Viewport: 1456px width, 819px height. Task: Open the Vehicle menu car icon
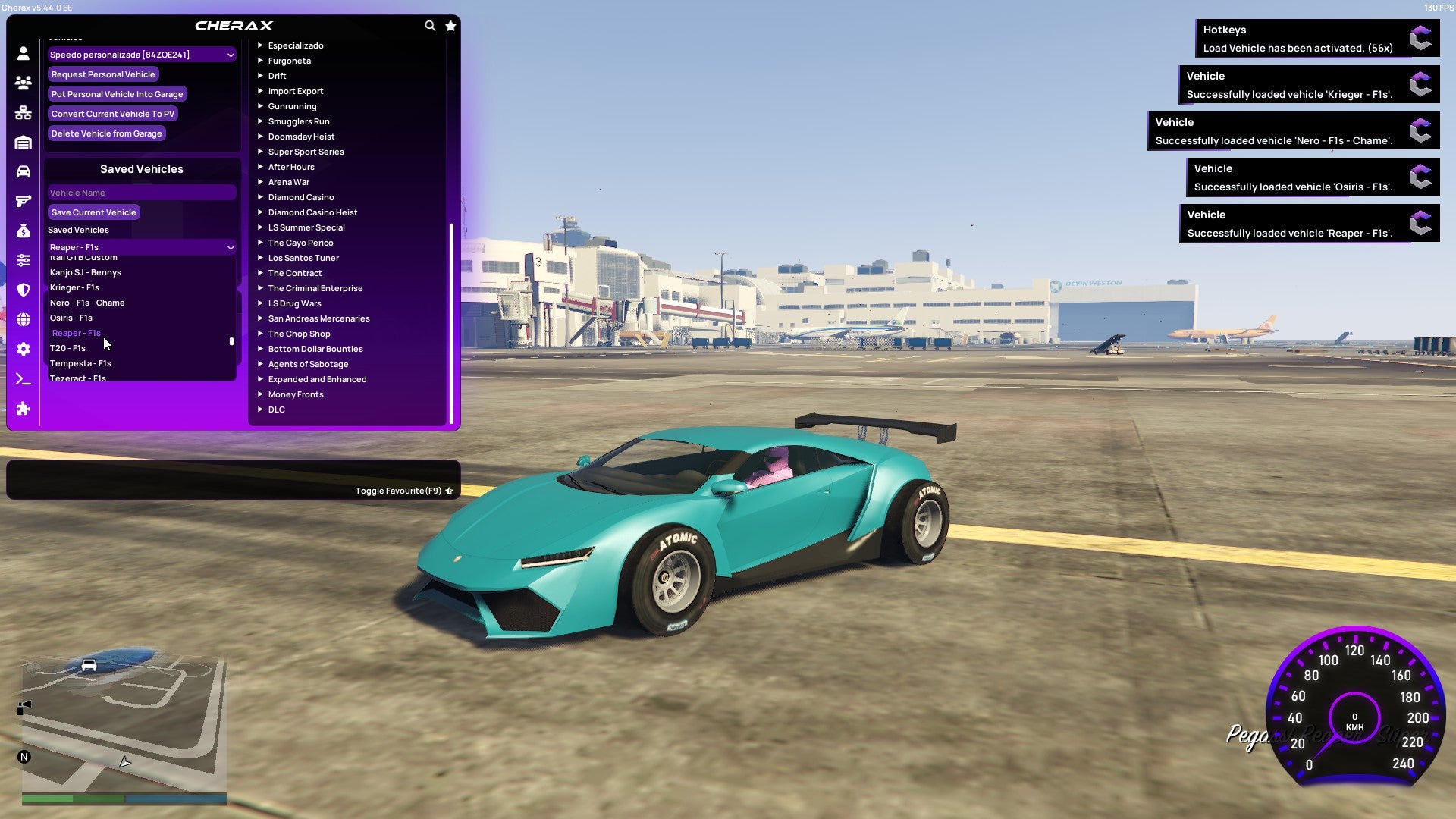(x=23, y=170)
